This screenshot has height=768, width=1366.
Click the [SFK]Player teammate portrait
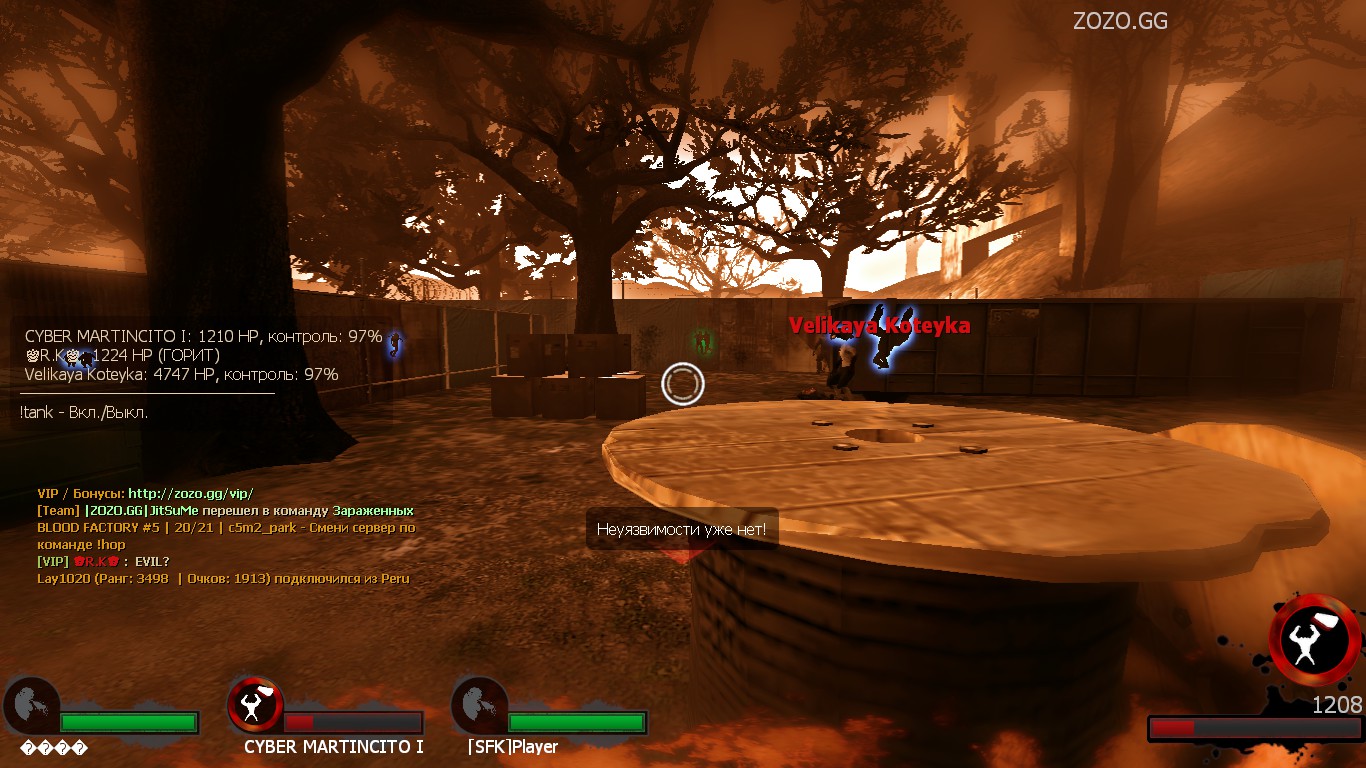(479, 704)
